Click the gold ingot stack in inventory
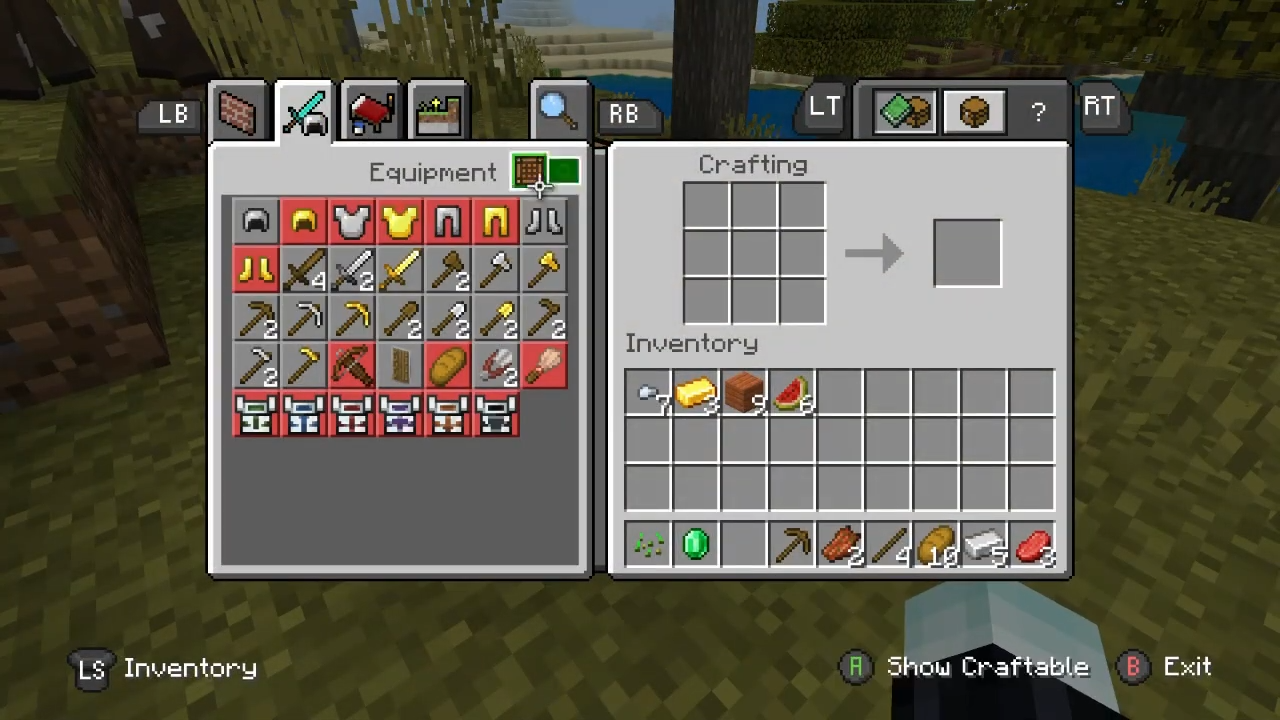The width and height of the screenshot is (1280, 720). pyautogui.click(x=696, y=393)
